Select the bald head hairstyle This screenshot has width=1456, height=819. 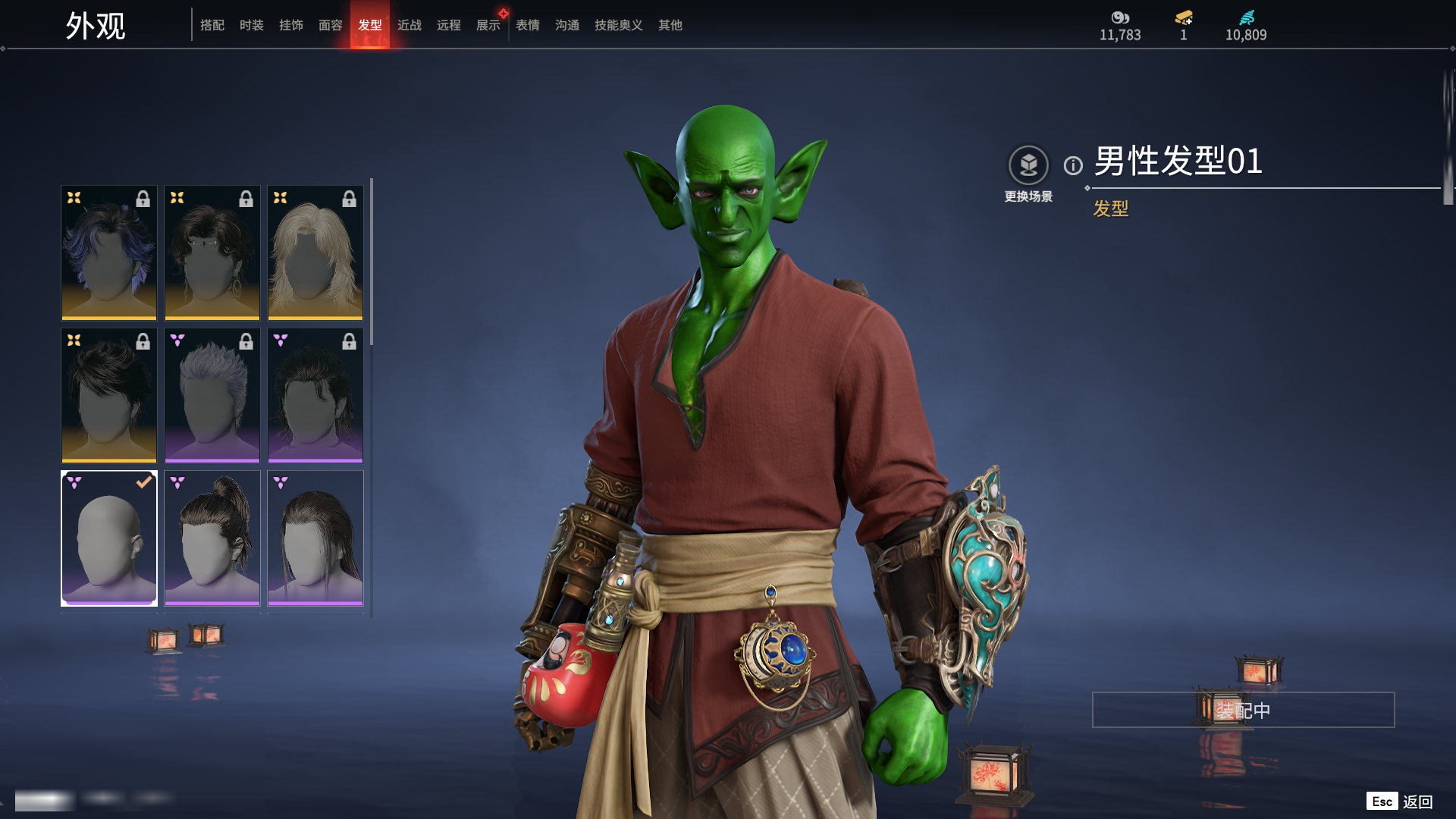(109, 538)
